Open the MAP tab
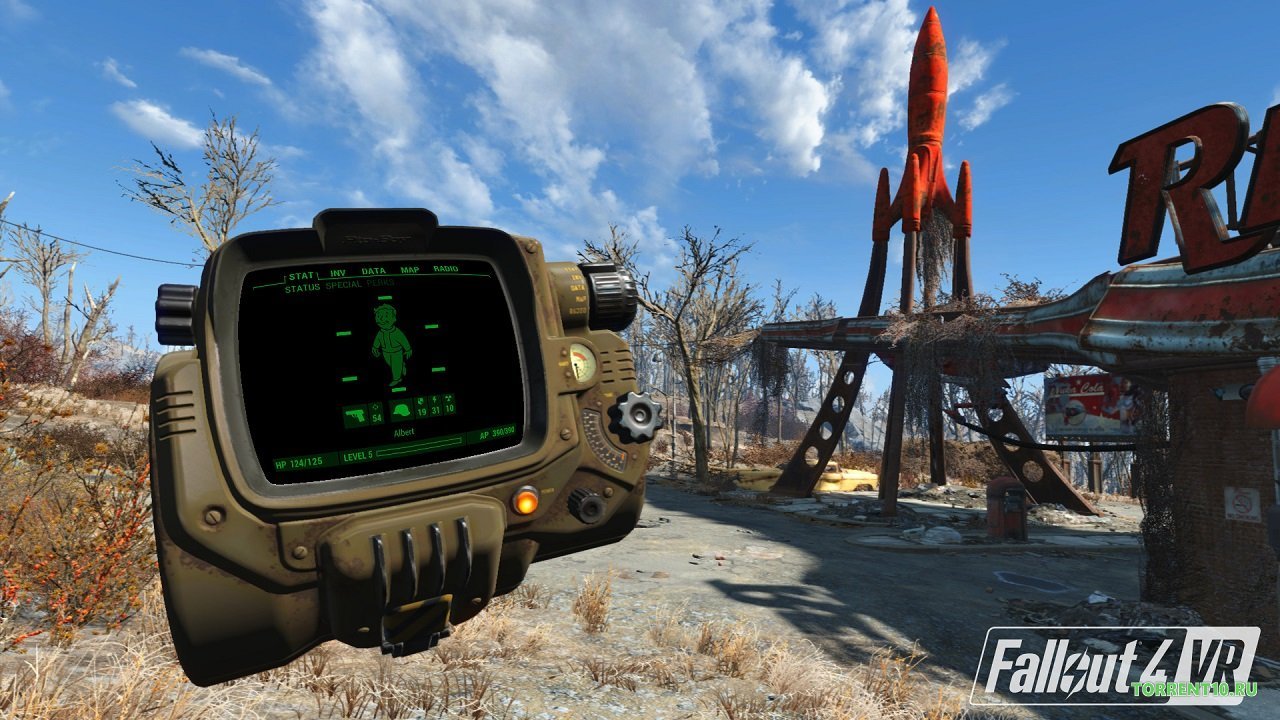Screen dimensions: 1280x720 point(409,270)
